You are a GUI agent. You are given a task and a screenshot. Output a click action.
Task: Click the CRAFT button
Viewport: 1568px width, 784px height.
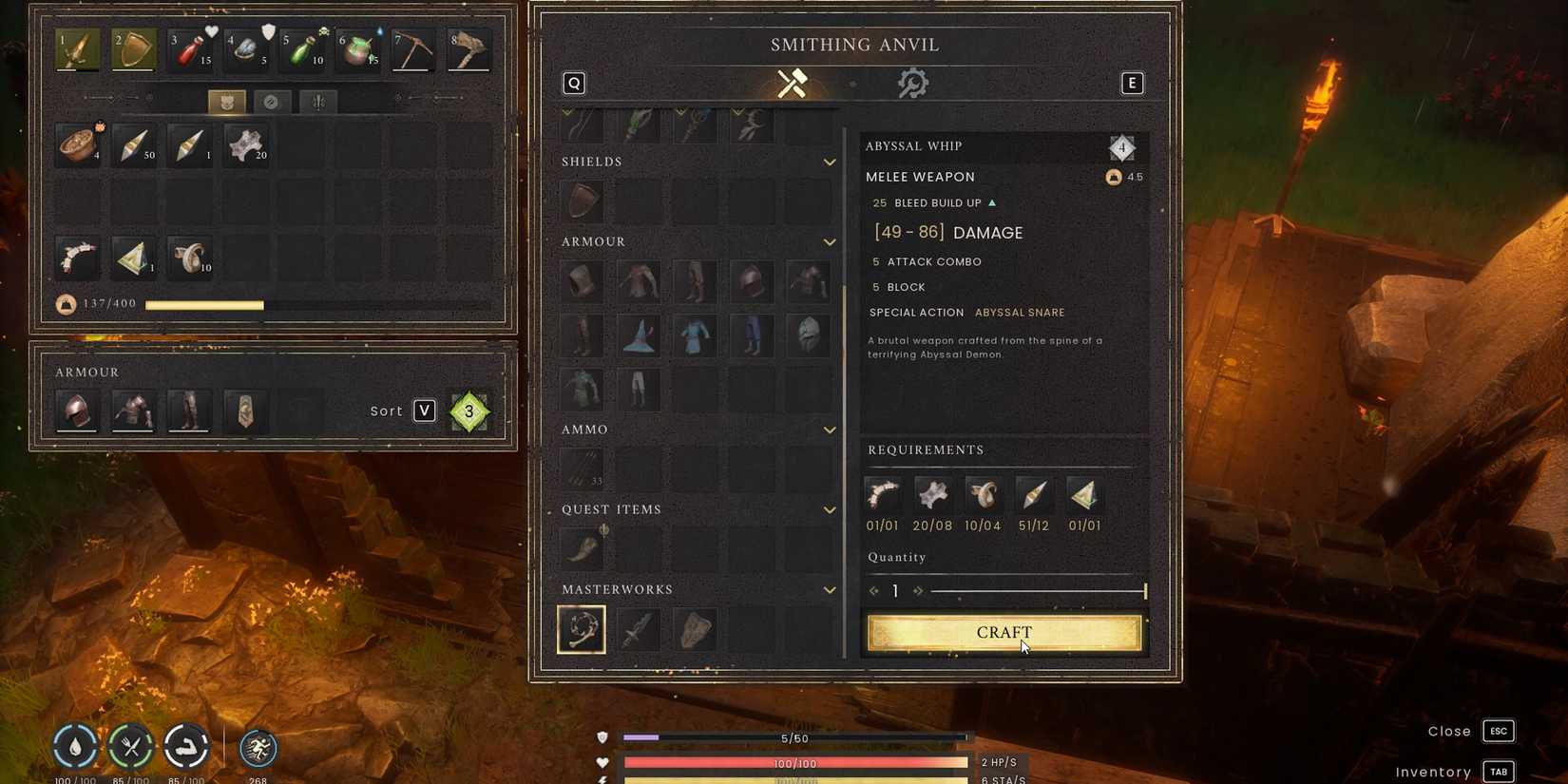[x=1004, y=632]
